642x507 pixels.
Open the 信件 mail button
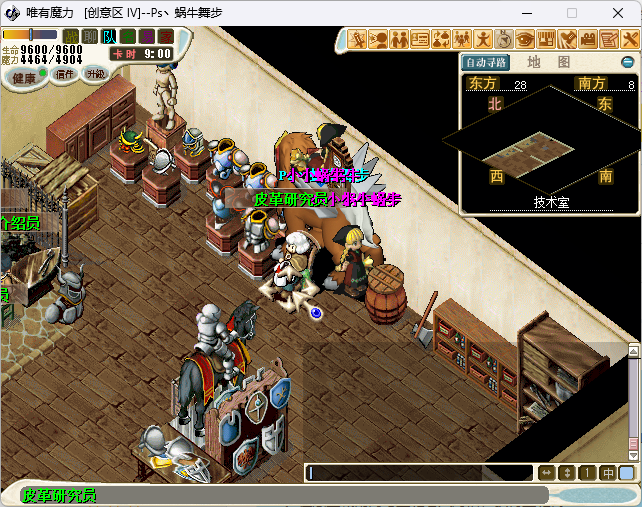(x=65, y=74)
